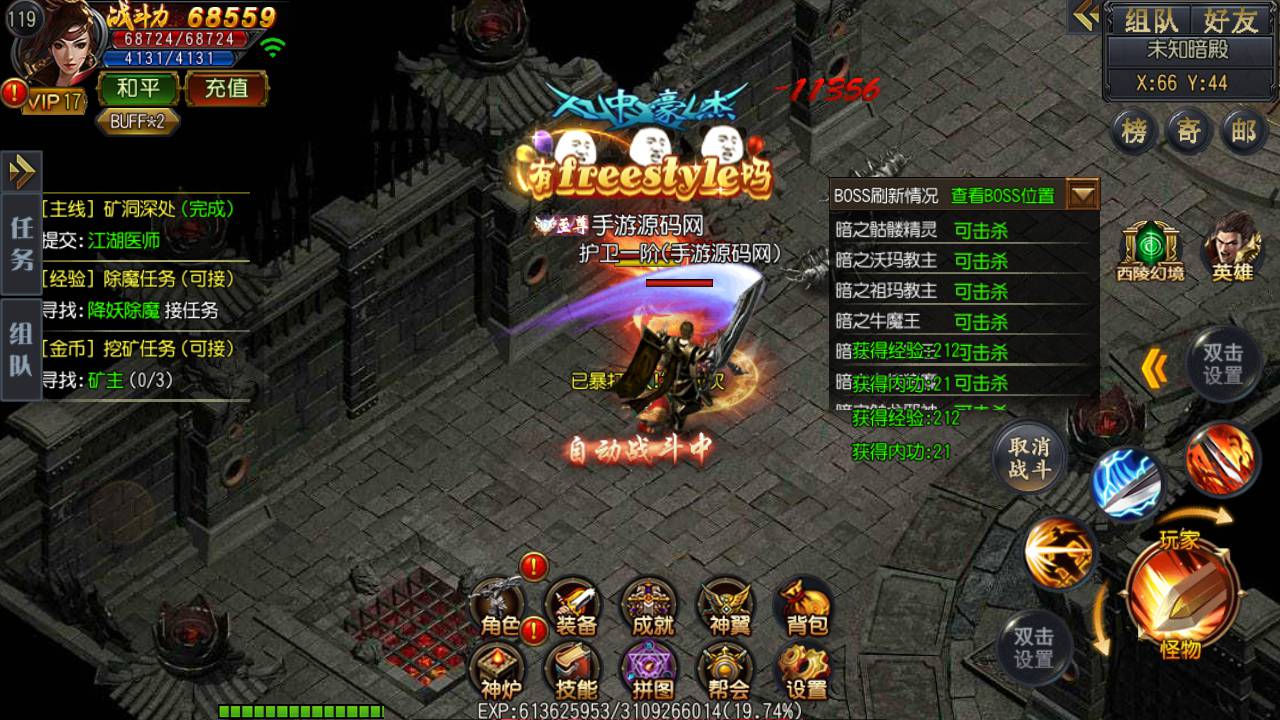
Task: Open the 设置 settings menu
Action: (806, 670)
